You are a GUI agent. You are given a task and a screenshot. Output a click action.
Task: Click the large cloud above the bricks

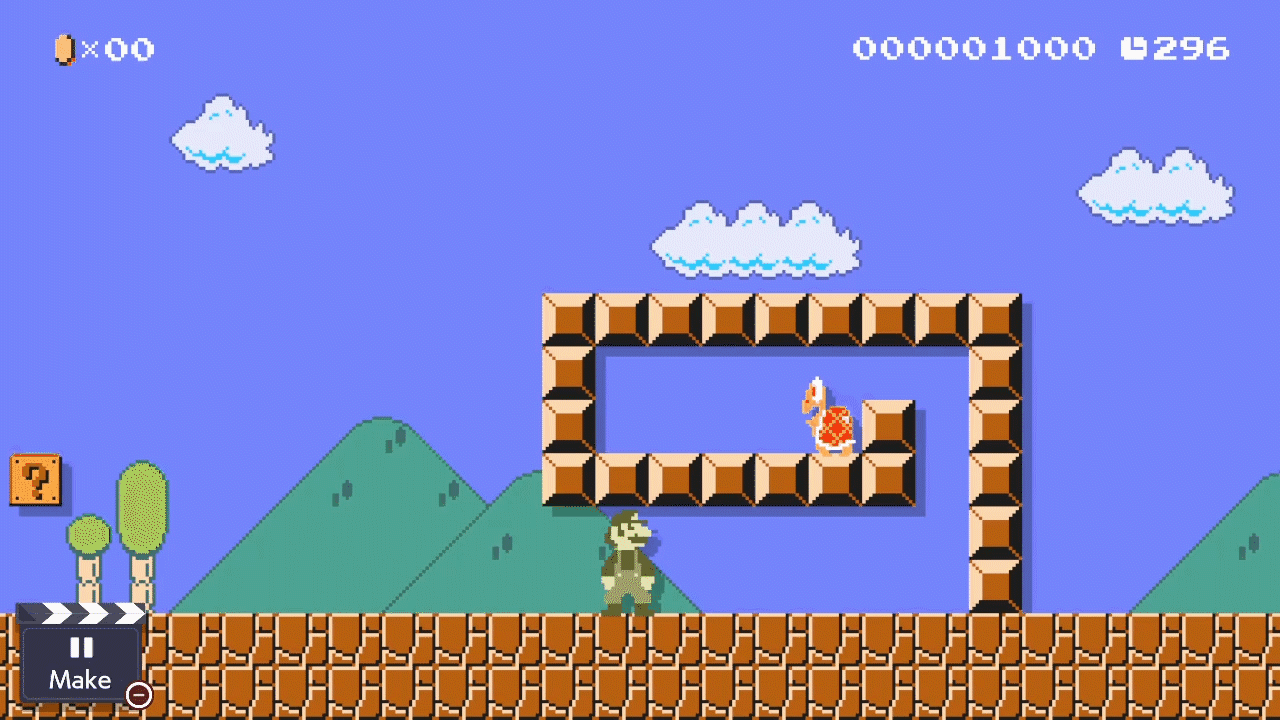(x=755, y=240)
